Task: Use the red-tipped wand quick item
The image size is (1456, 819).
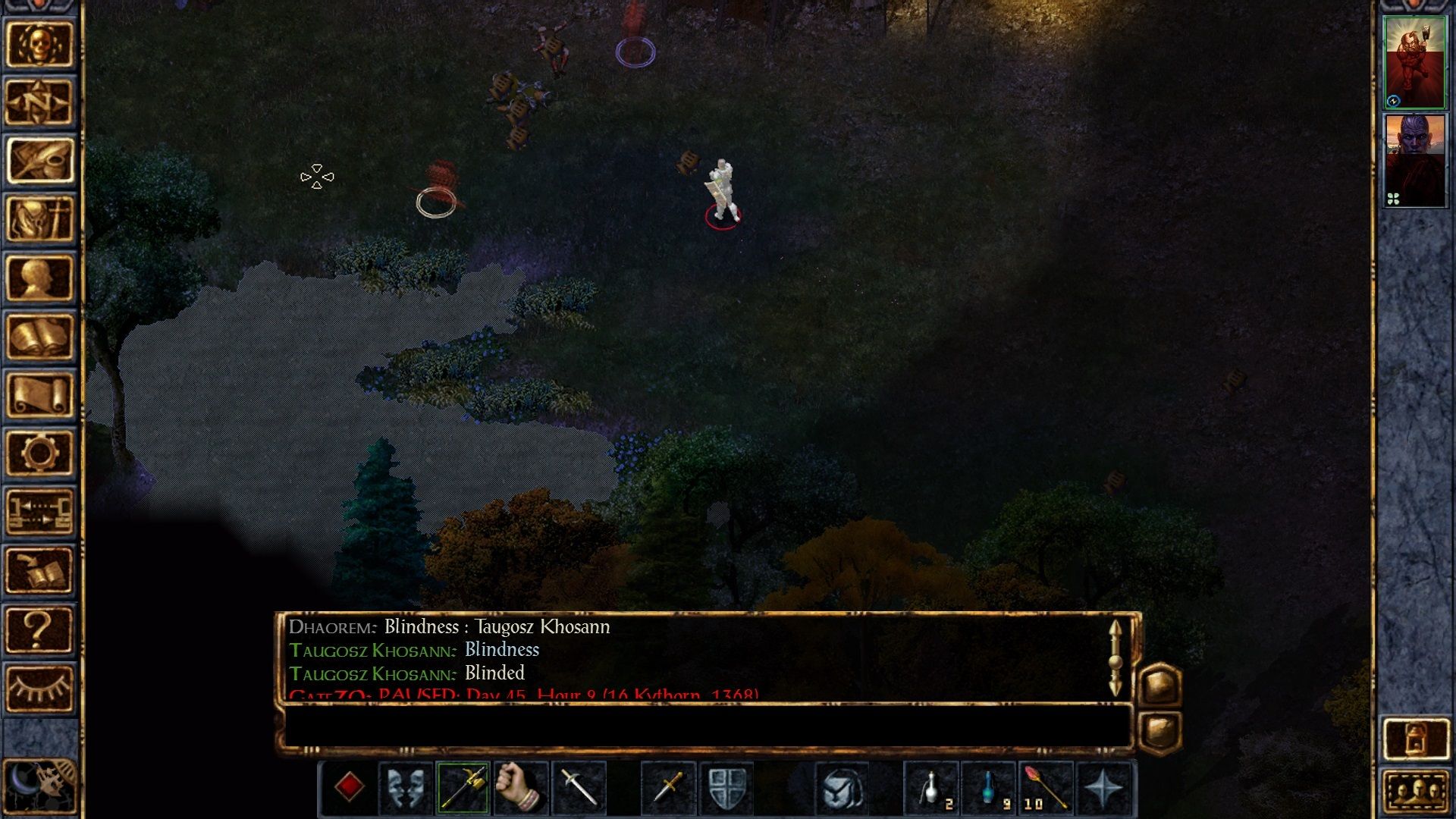Action: point(1046,788)
